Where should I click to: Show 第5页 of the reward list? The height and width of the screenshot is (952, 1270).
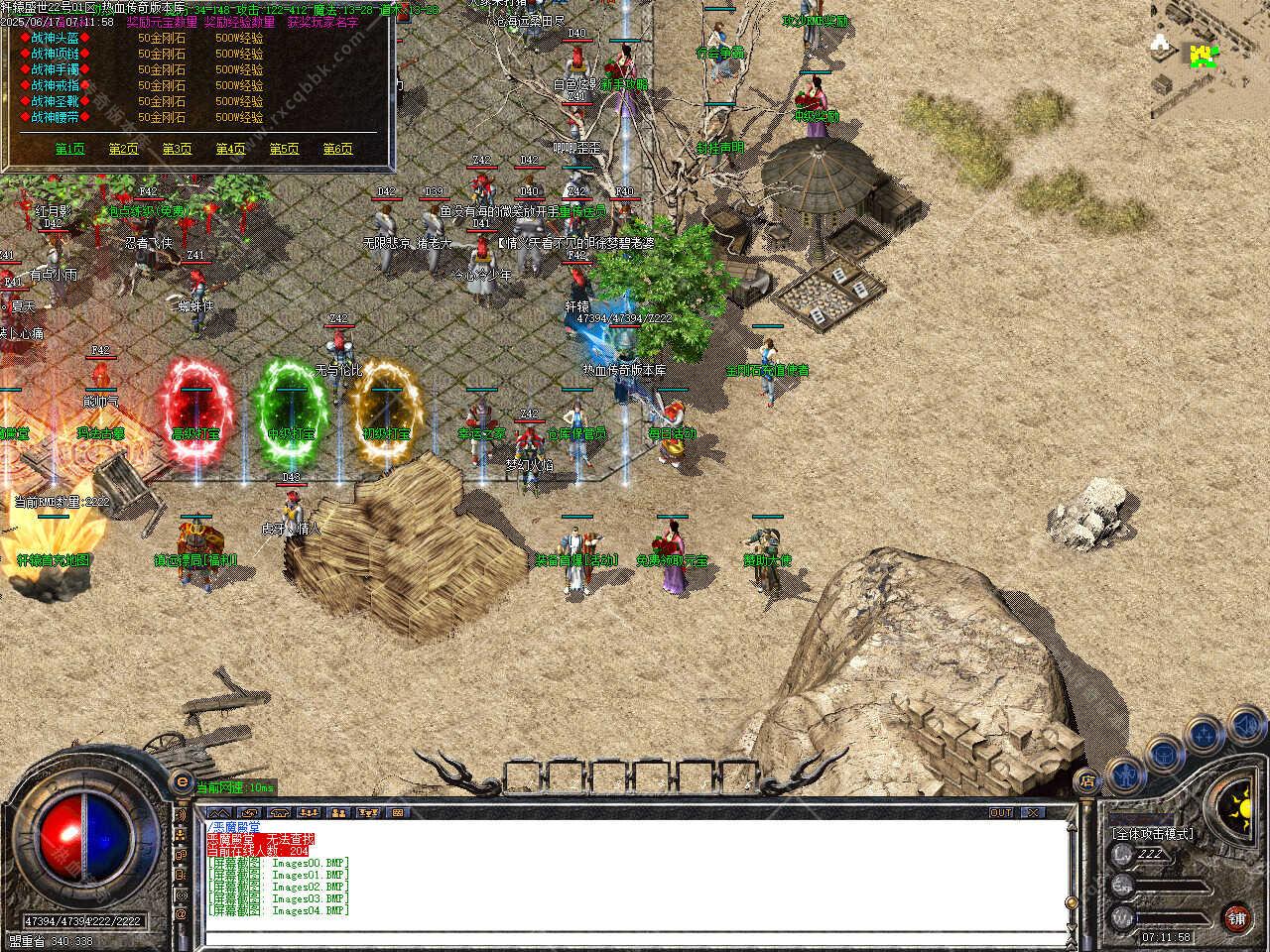(x=284, y=149)
